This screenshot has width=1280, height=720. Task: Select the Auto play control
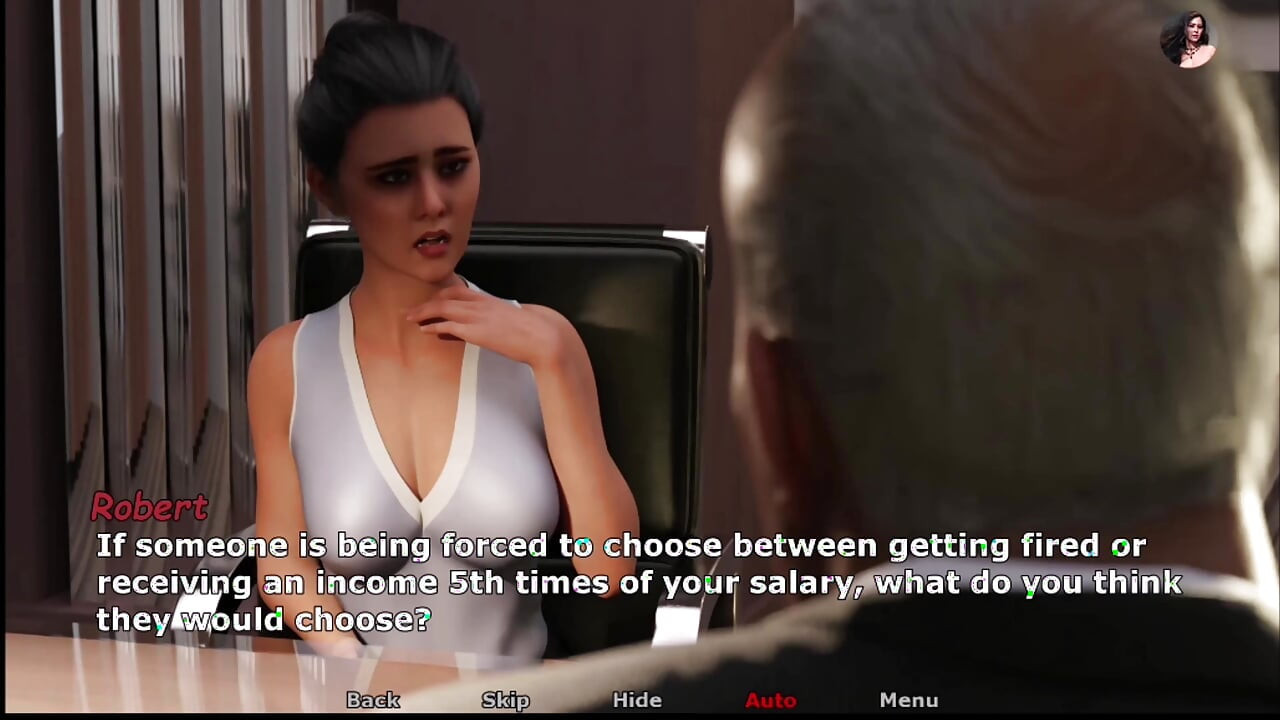tap(770, 700)
